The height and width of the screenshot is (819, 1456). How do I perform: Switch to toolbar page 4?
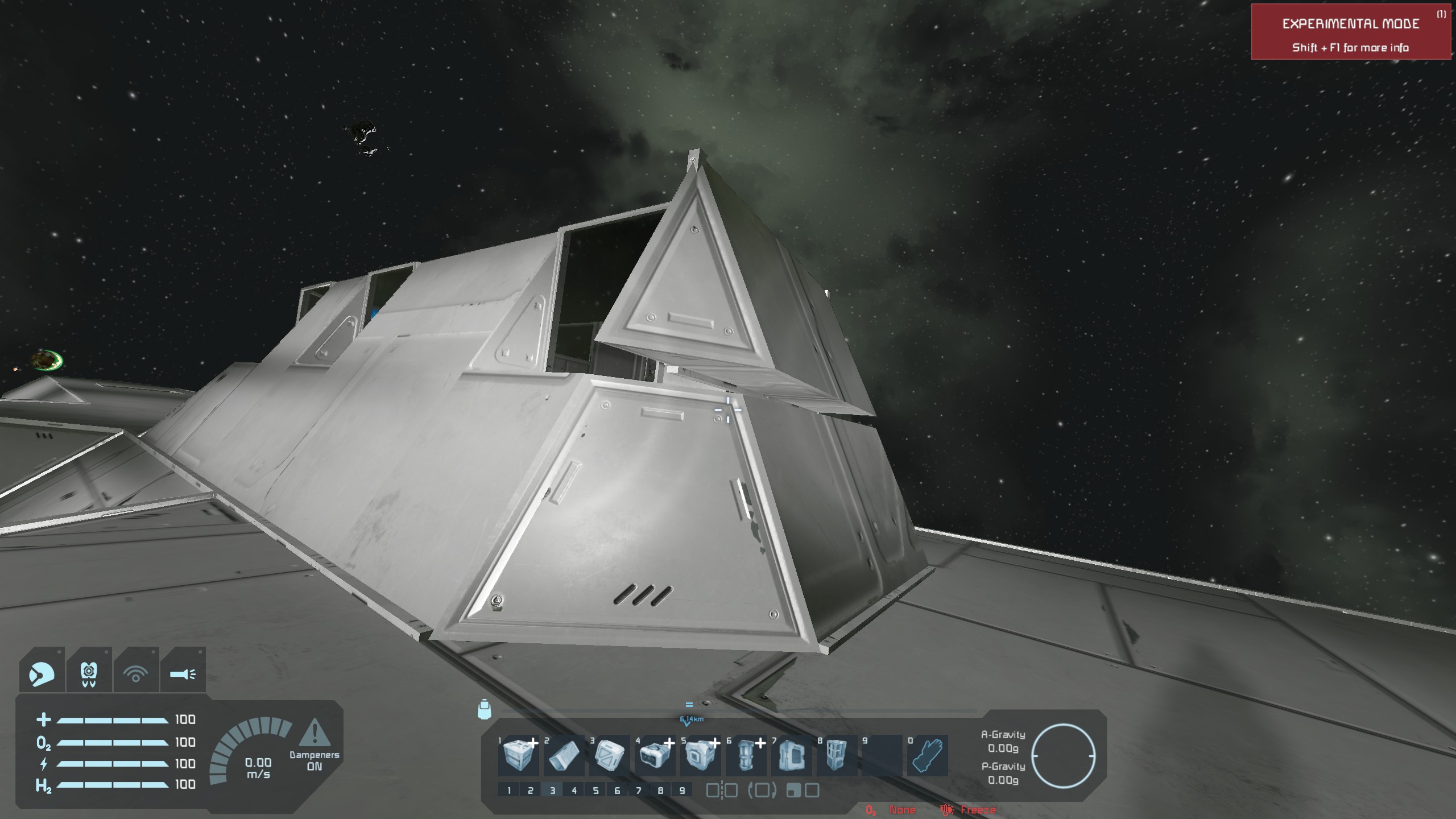pos(574,790)
